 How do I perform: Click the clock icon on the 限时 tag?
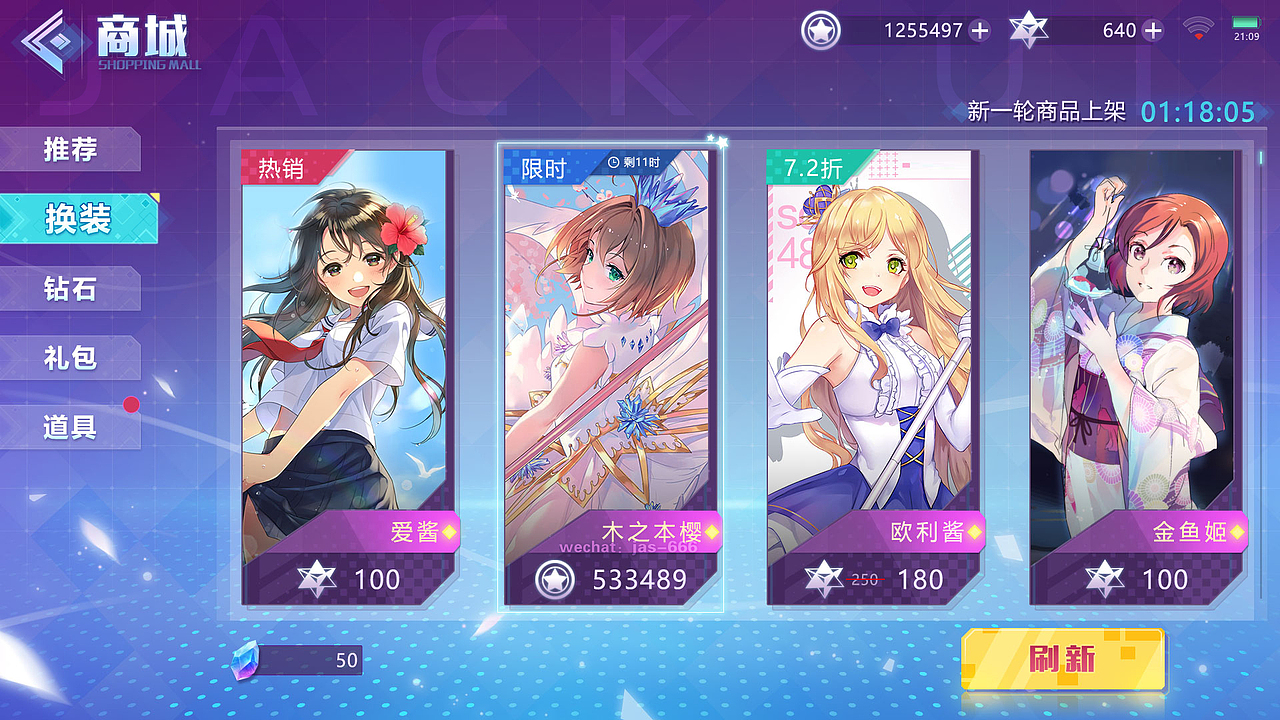[611, 163]
